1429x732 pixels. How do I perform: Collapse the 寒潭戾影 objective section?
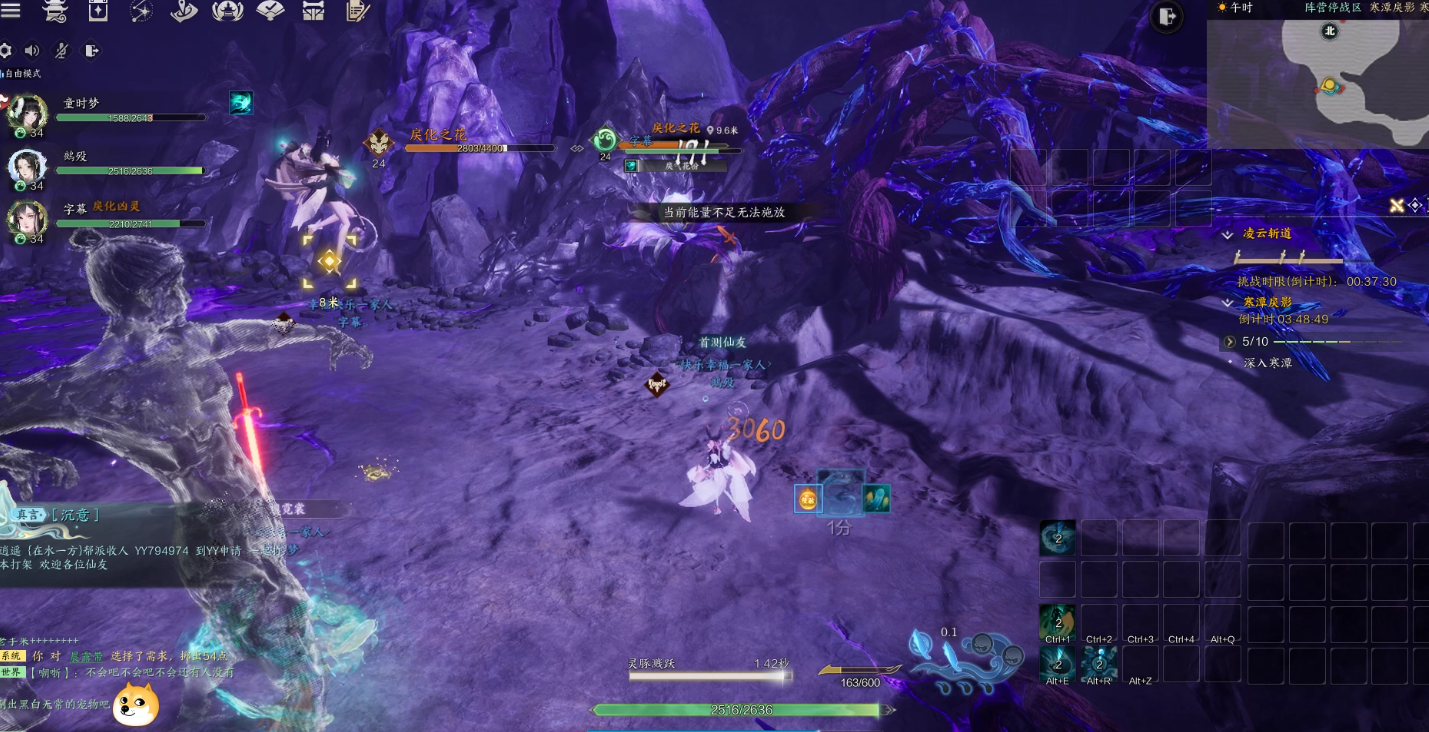pos(1228,302)
